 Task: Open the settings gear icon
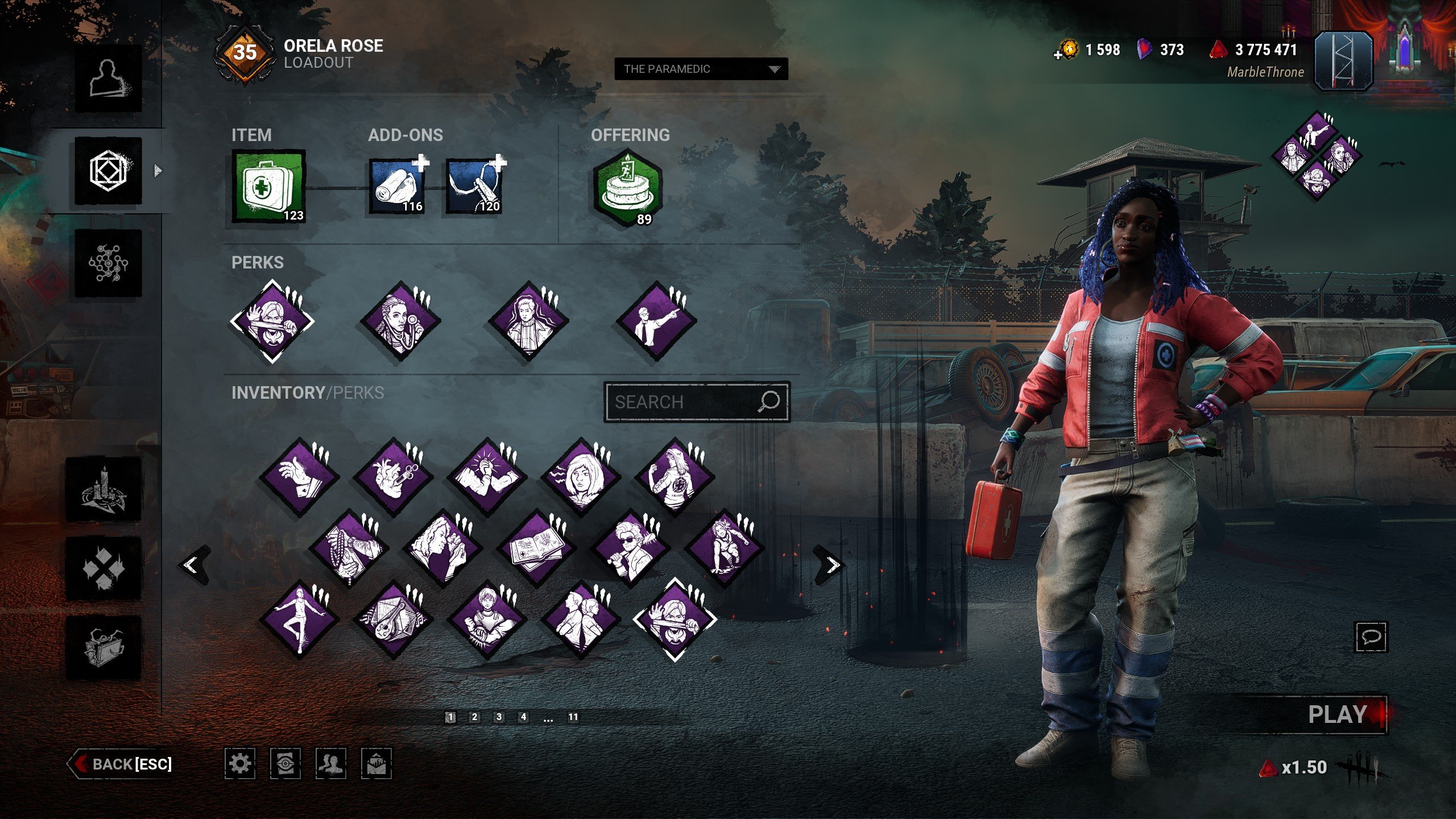pyautogui.click(x=239, y=763)
